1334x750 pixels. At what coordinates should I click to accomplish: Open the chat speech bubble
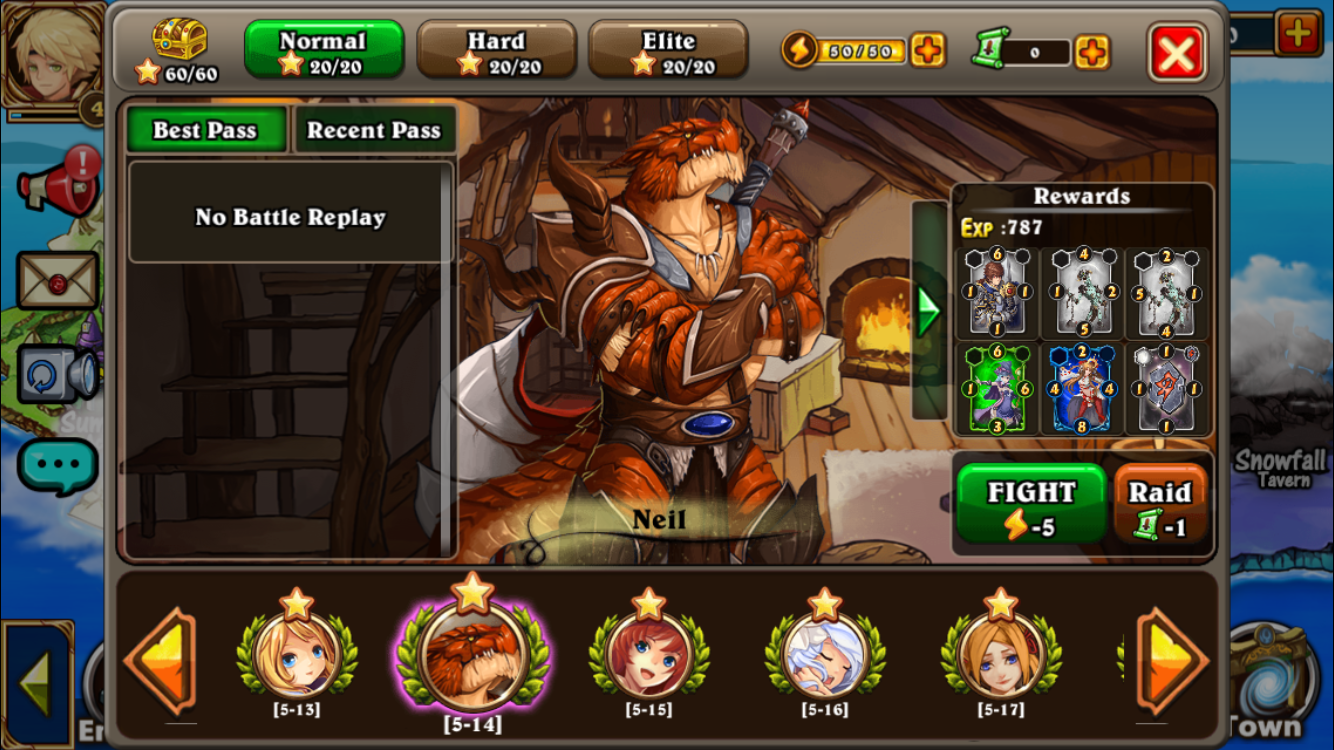pyautogui.click(x=57, y=466)
